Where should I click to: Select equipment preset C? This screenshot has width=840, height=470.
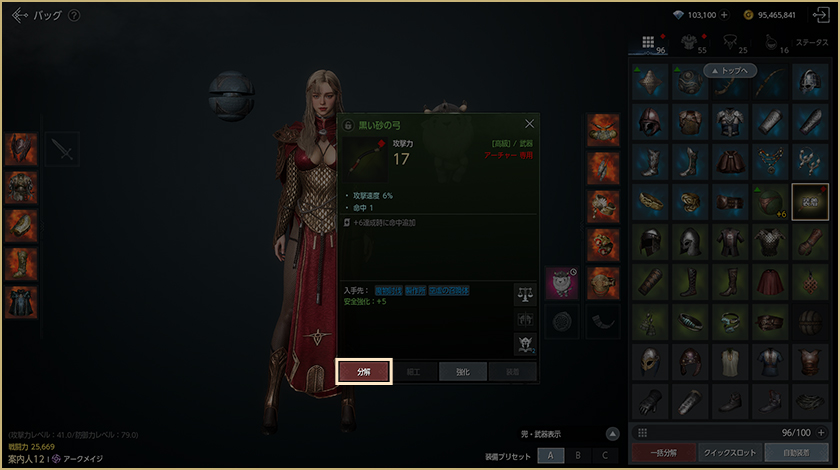click(x=604, y=455)
